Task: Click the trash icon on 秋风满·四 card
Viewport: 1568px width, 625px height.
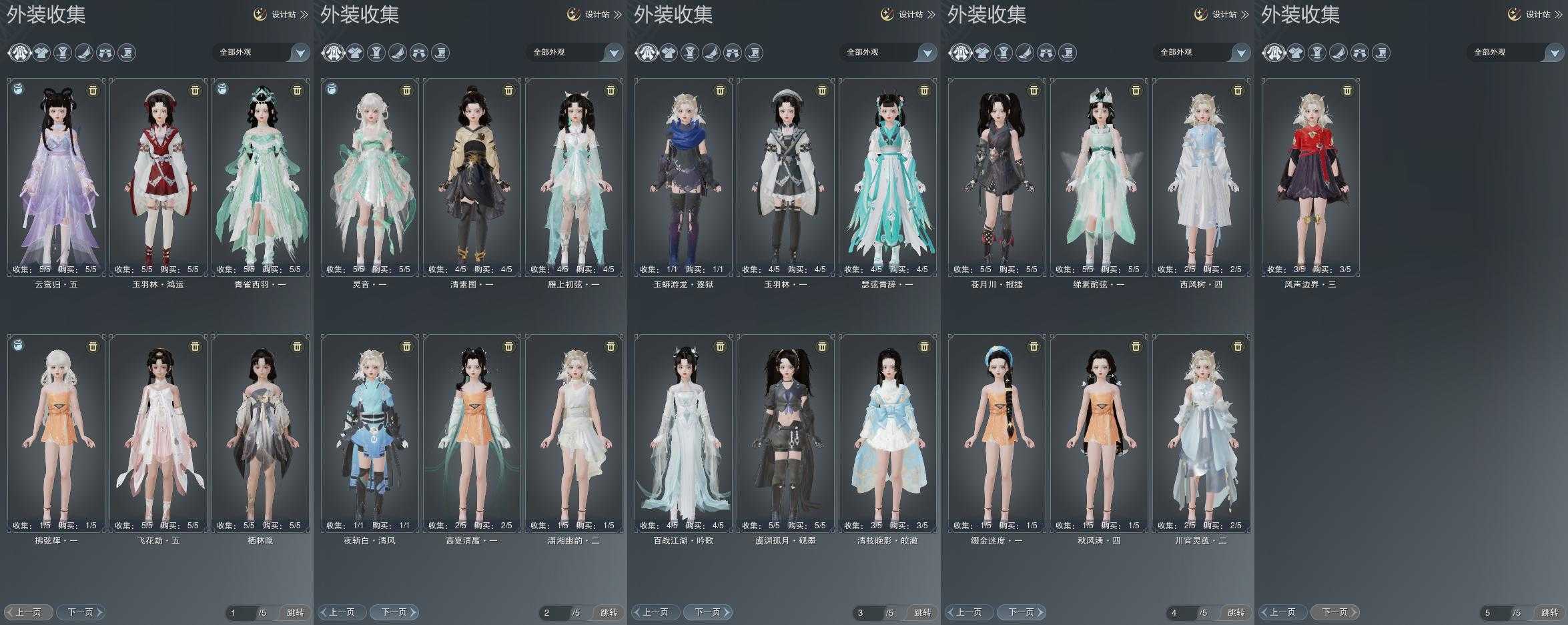Action: tap(1136, 346)
